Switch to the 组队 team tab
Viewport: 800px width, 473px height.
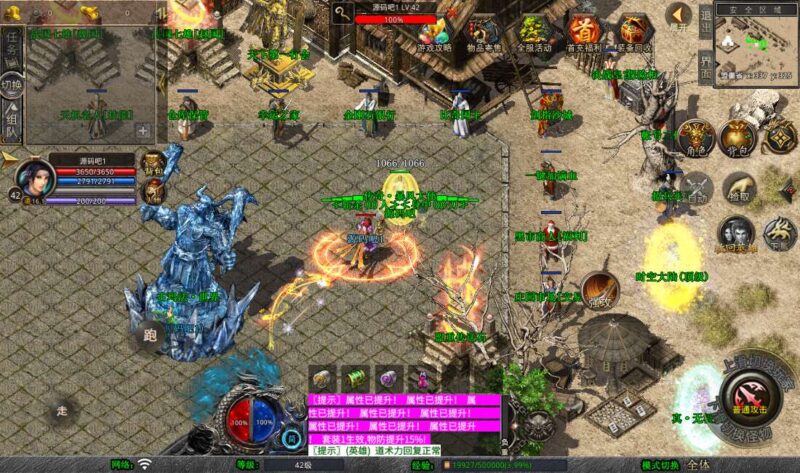click(x=12, y=130)
